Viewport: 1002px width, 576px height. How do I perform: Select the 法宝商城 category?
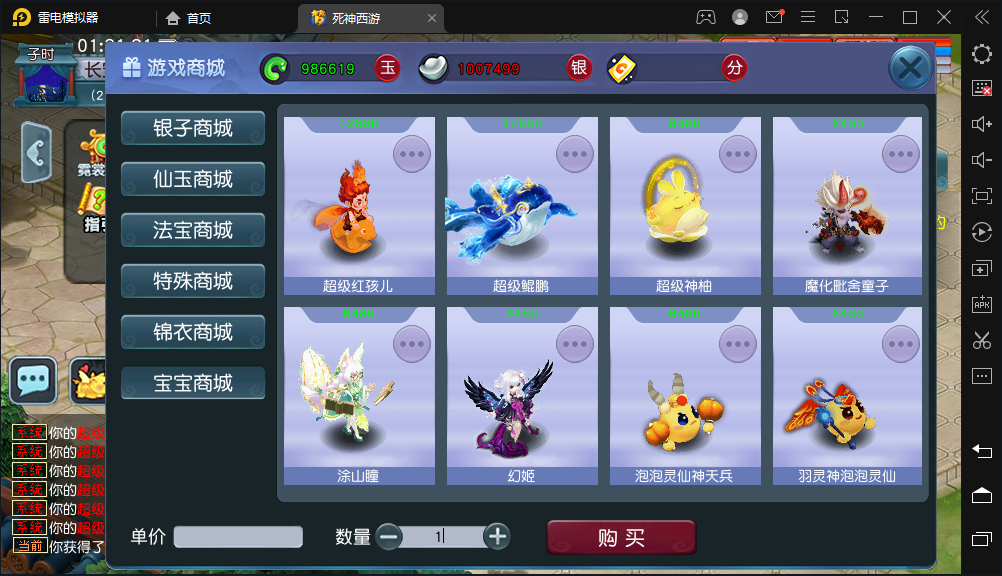[193, 230]
